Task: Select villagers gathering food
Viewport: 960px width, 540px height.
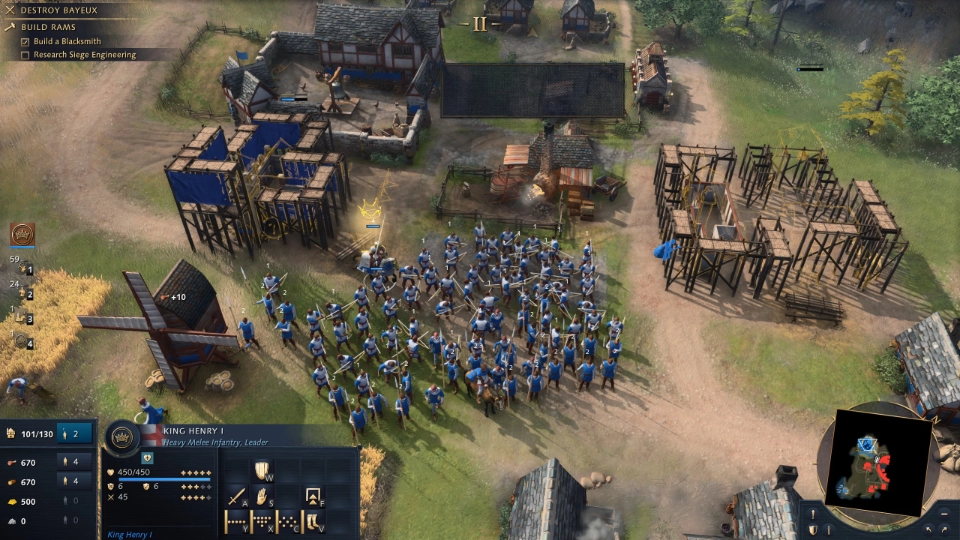Action: click(x=75, y=462)
